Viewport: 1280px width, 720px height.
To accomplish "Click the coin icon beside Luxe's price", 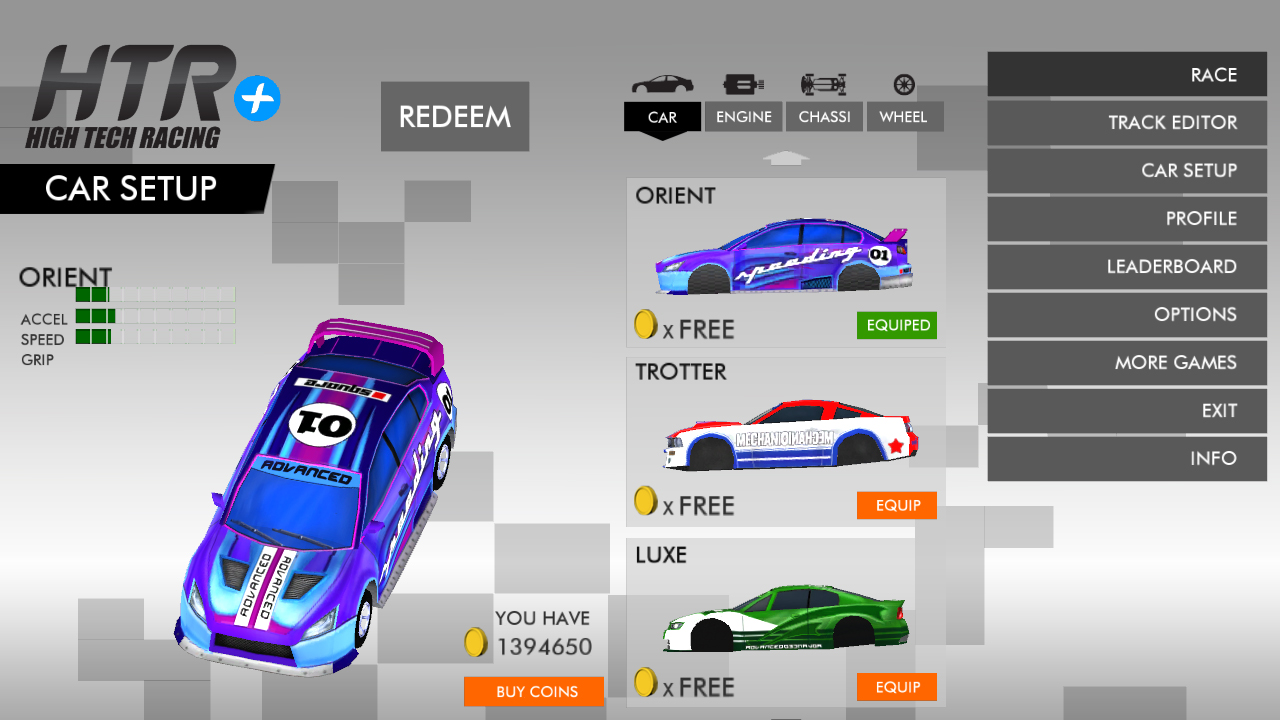I will 644,687.
